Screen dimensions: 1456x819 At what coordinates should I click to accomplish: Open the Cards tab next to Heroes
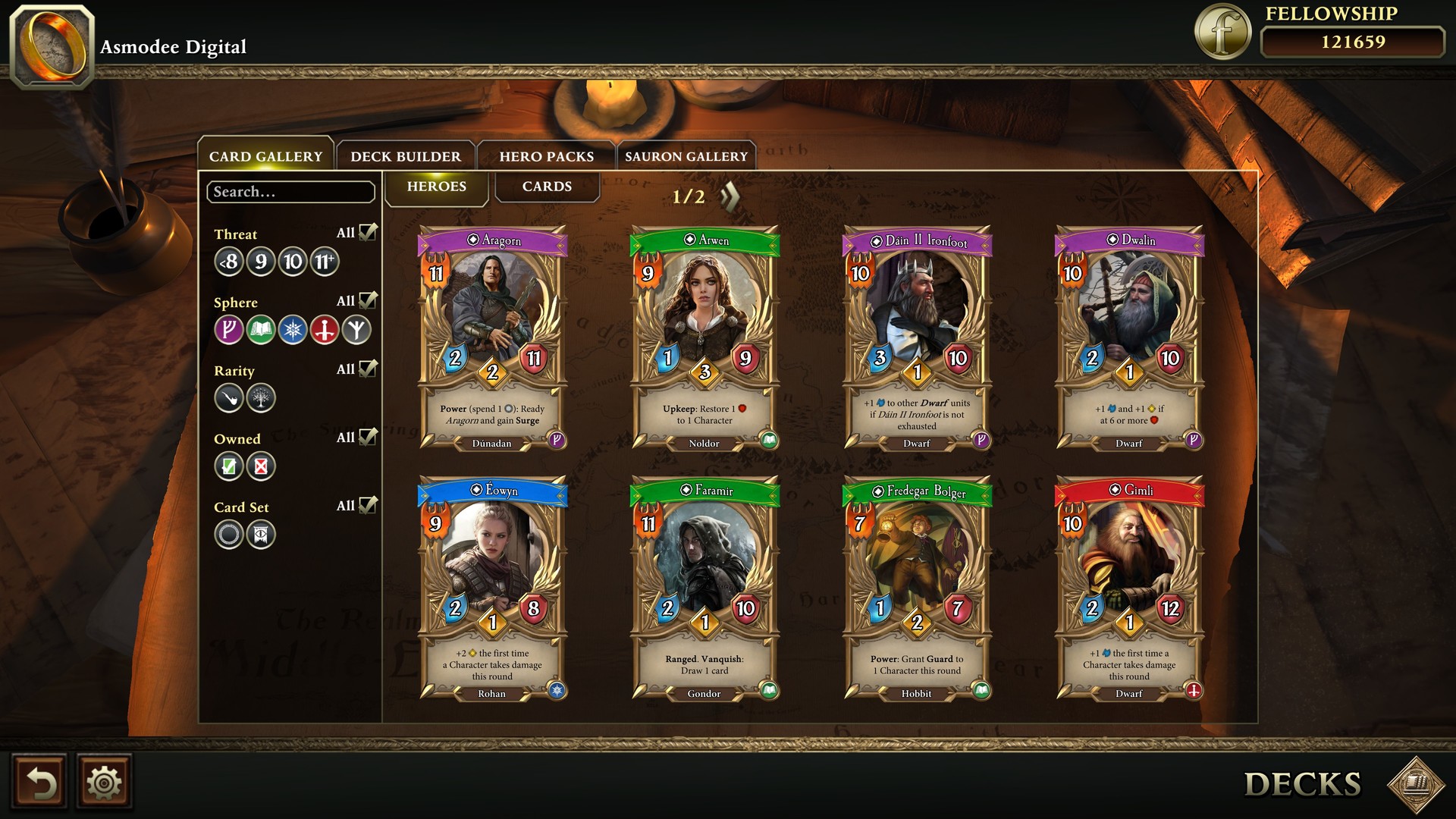[547, 187]
